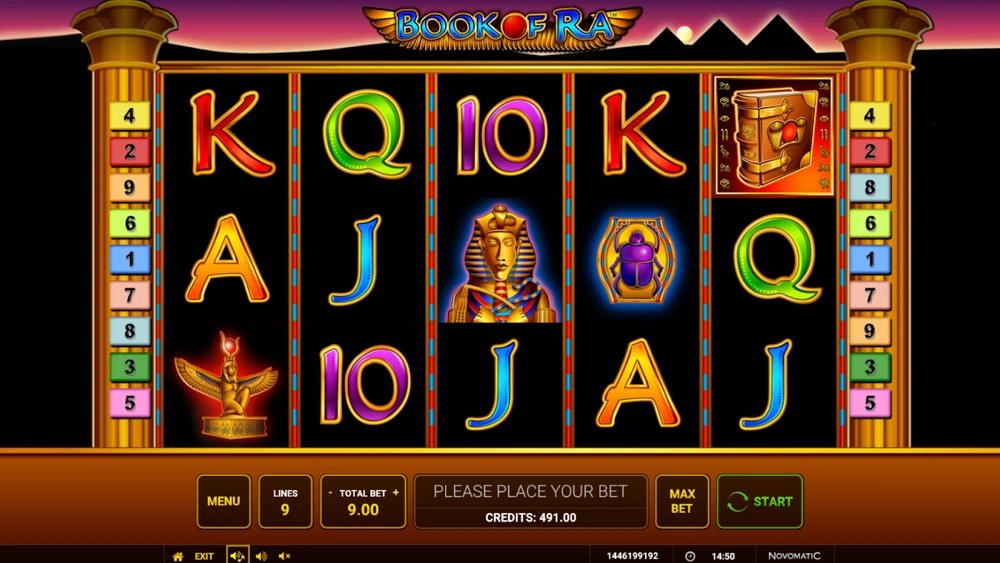Choose the highlighted full-volume speaker icon
The height and width of the screenshot is (563, 1000).
coord(237,556)
